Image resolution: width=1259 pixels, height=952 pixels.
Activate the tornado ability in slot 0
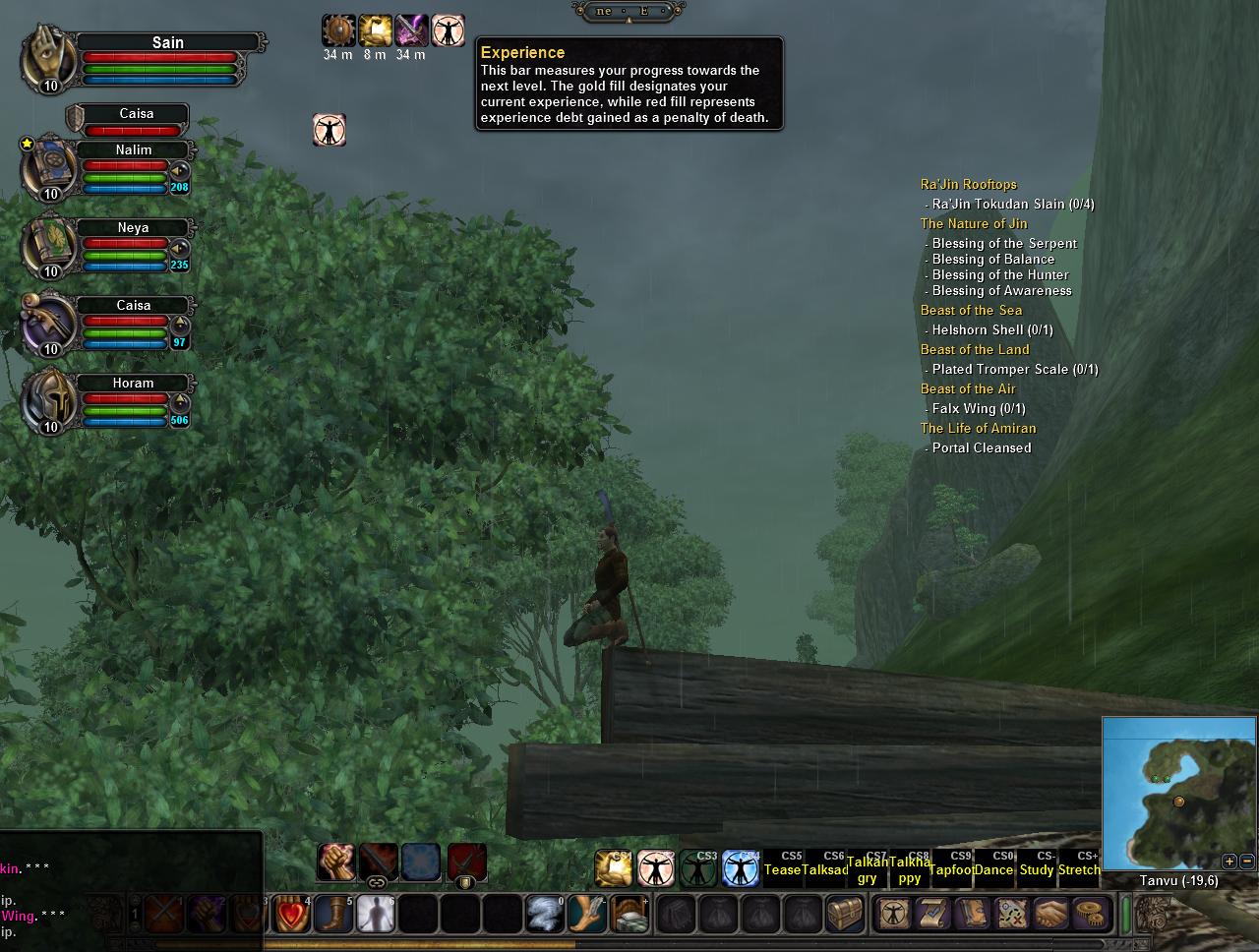tap(546, 914)
